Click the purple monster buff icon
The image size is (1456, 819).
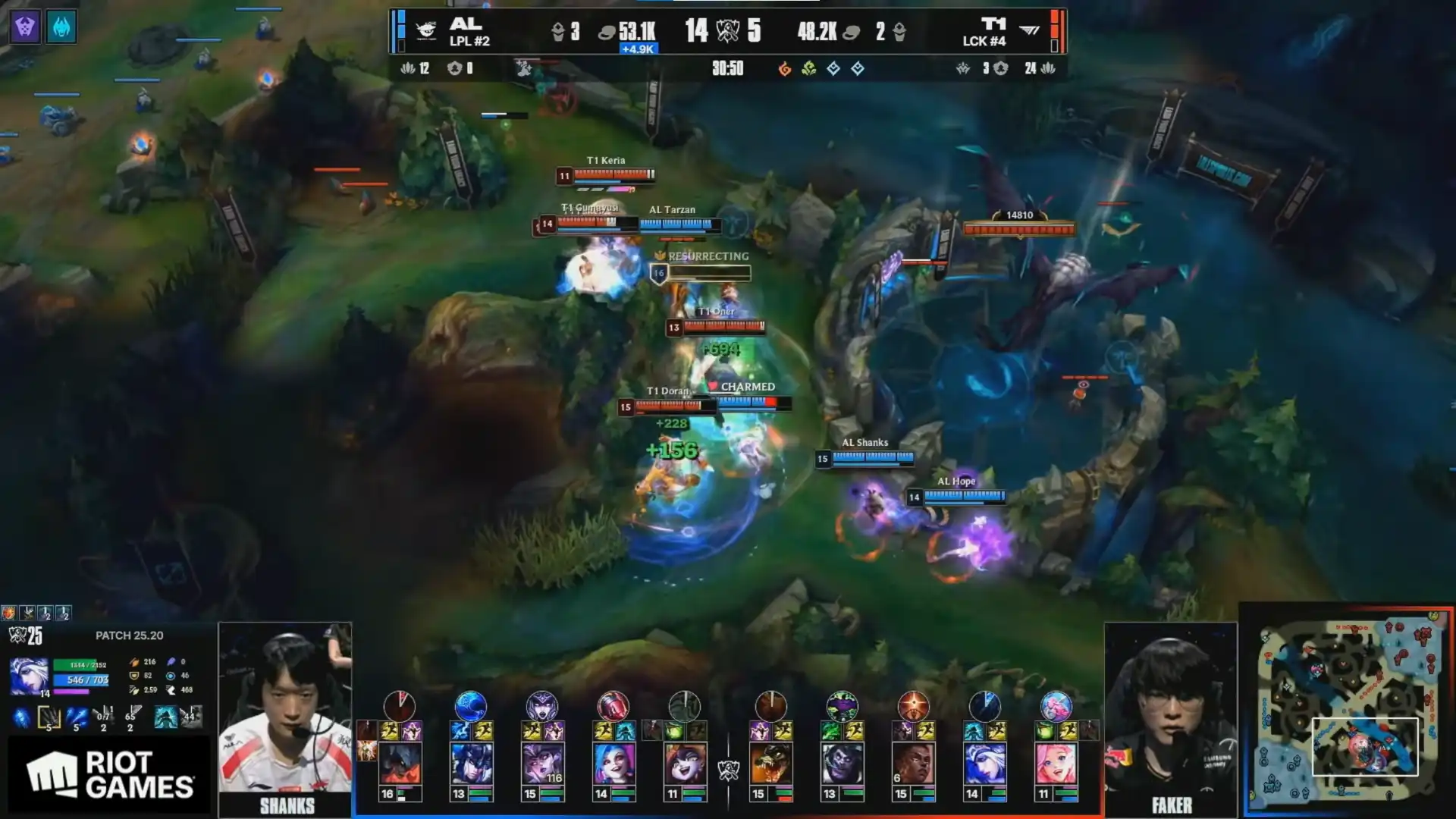click(25, 27)
